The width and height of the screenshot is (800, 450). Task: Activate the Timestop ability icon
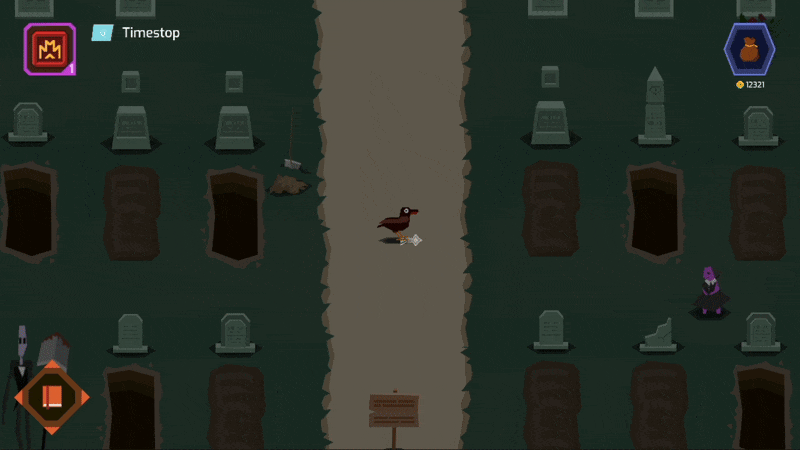[49, 48]
